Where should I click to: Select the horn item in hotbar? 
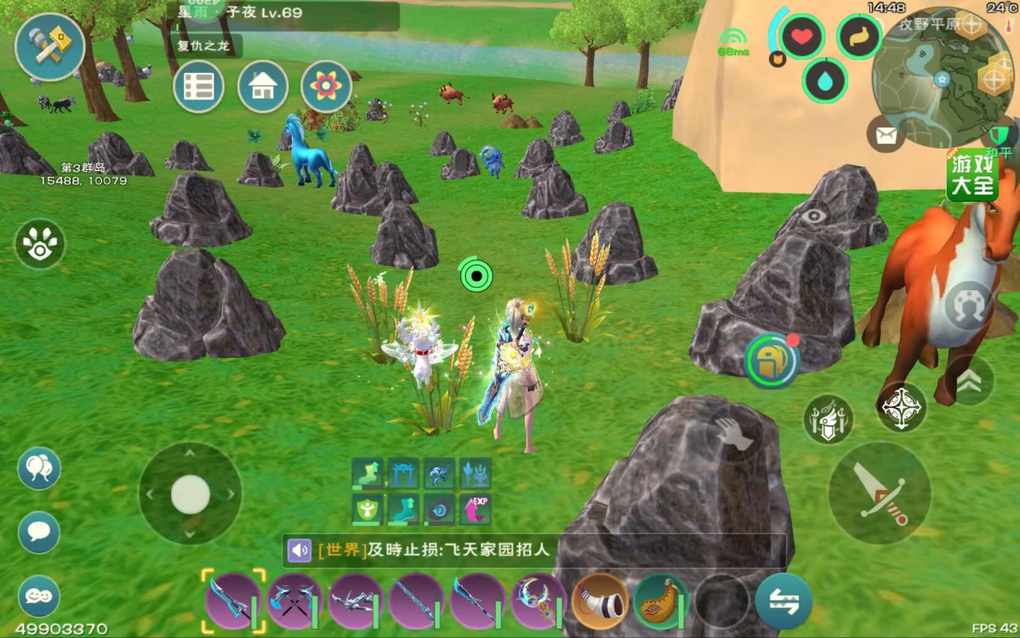pyautogui.click(x=600, y=600)
